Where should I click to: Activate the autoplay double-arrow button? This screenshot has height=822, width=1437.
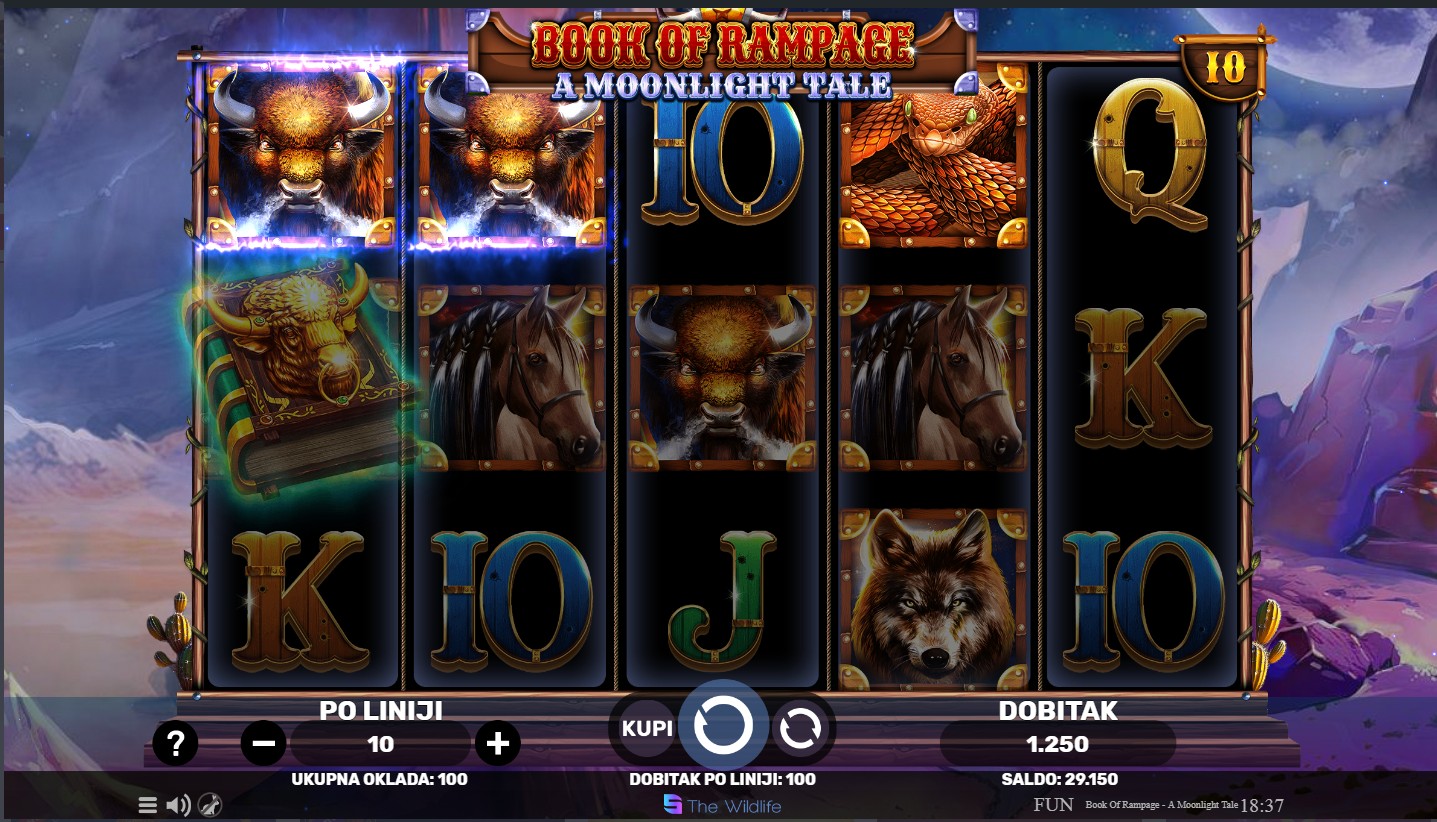(799, 729)
